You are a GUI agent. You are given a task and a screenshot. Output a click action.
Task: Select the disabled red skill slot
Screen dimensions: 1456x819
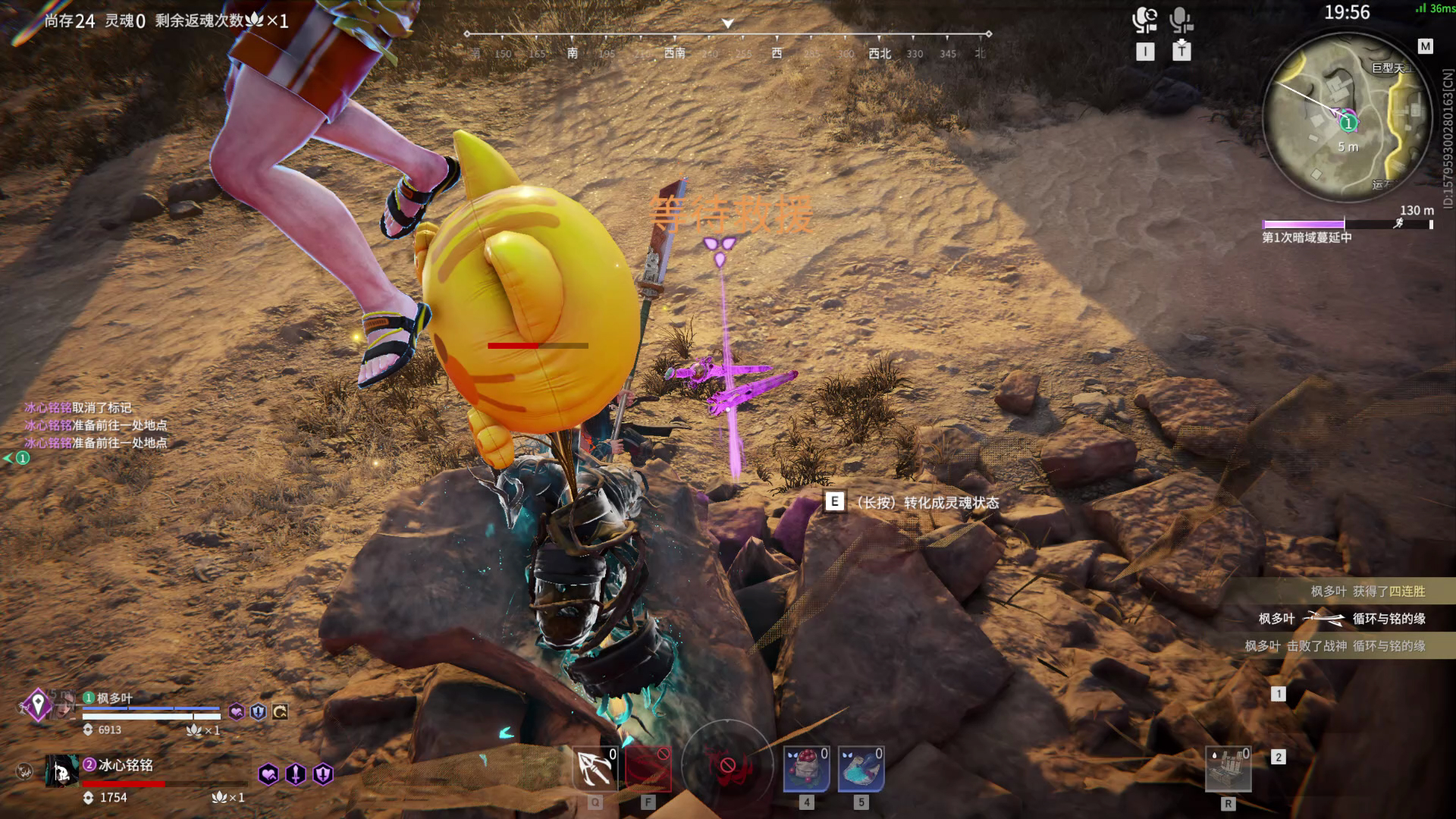pyautogui.click(x=648, y=769)
